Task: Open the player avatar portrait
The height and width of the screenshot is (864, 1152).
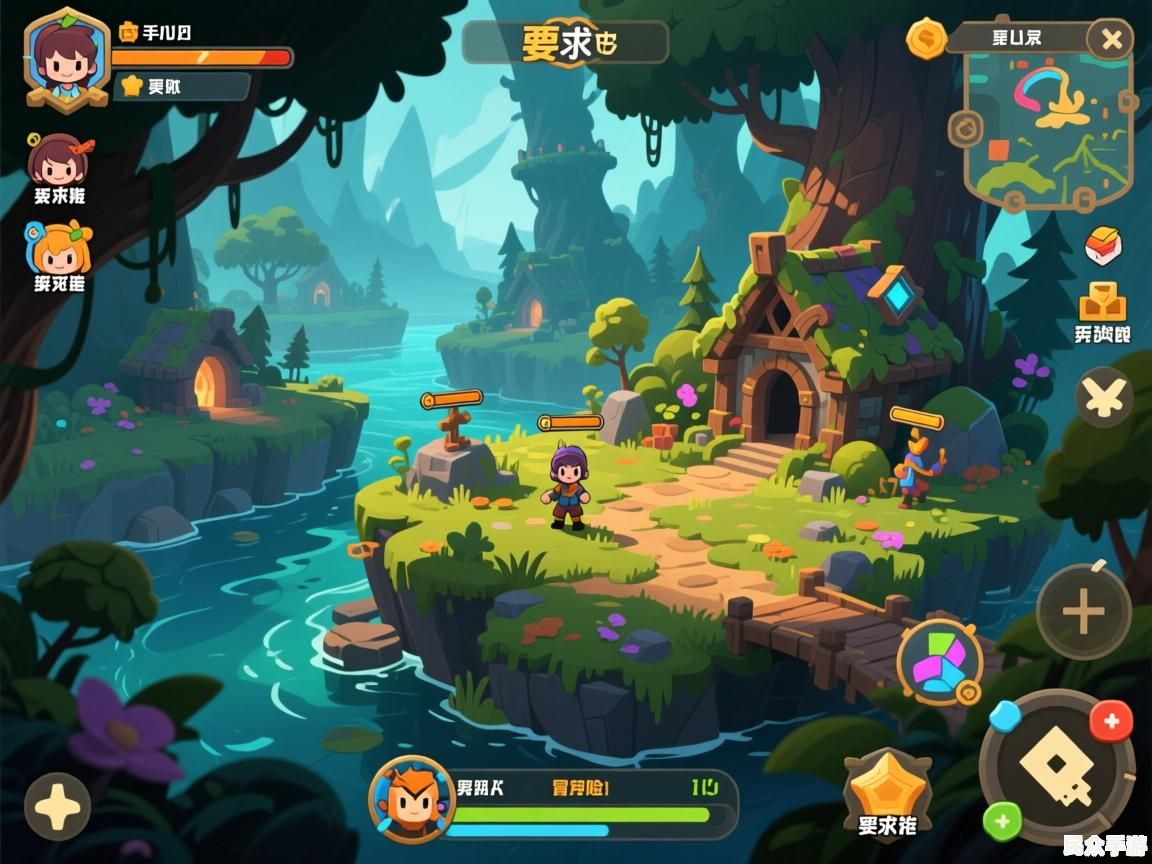Action: click(66, 58)
